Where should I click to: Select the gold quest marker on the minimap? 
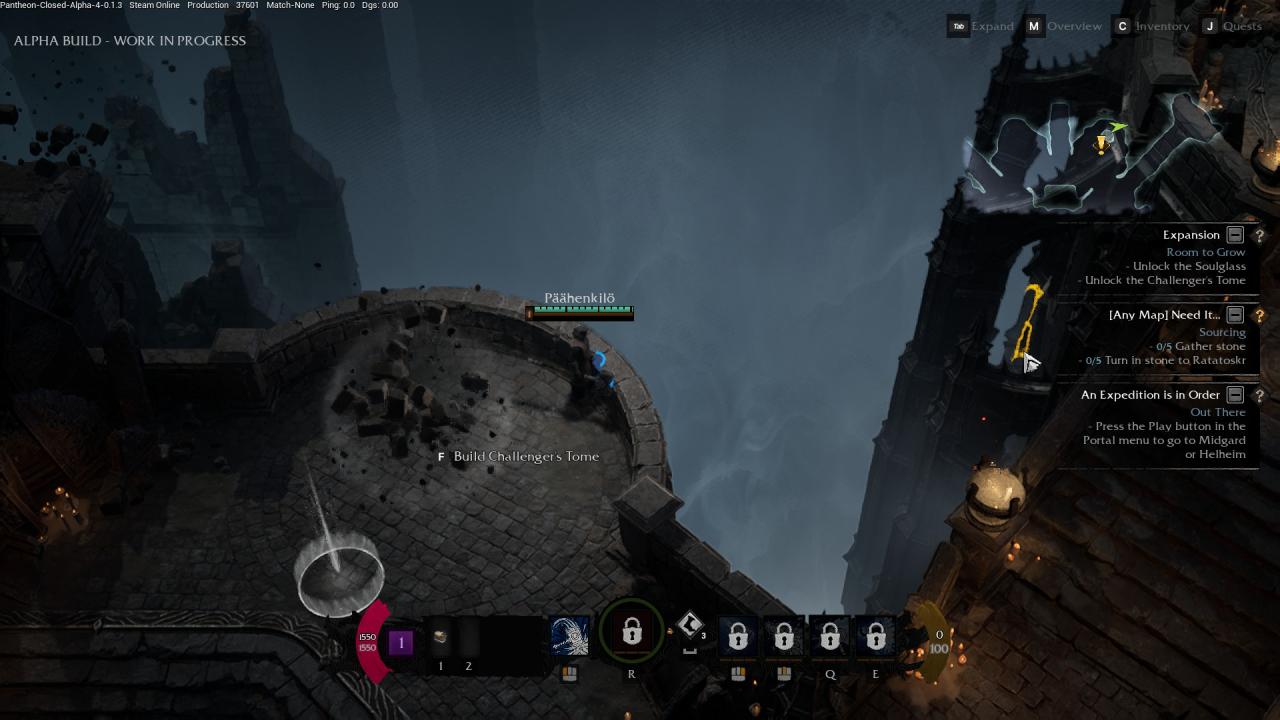tap(1101, 145)
